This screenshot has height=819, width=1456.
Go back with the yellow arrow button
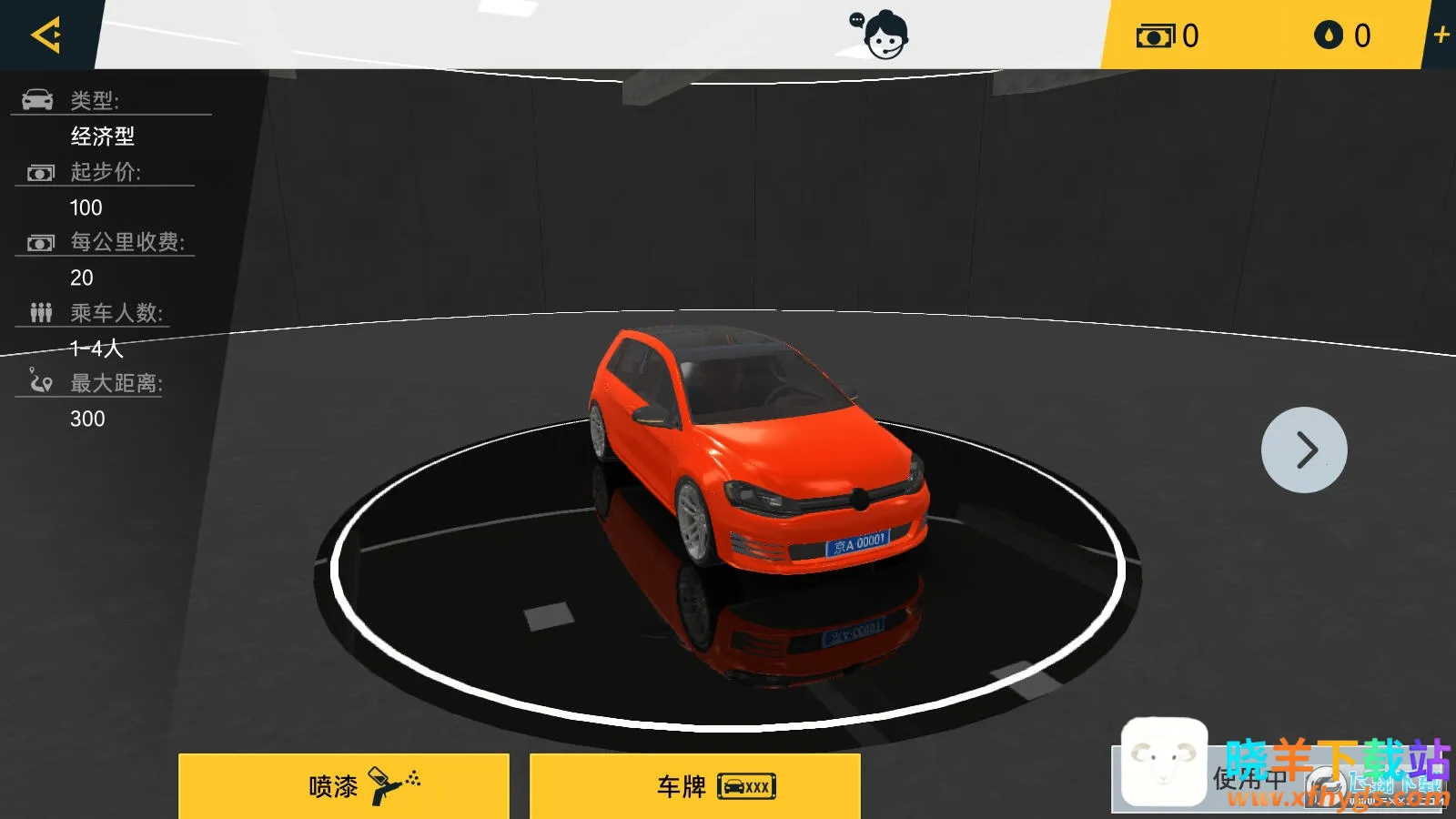pos(45,35)
